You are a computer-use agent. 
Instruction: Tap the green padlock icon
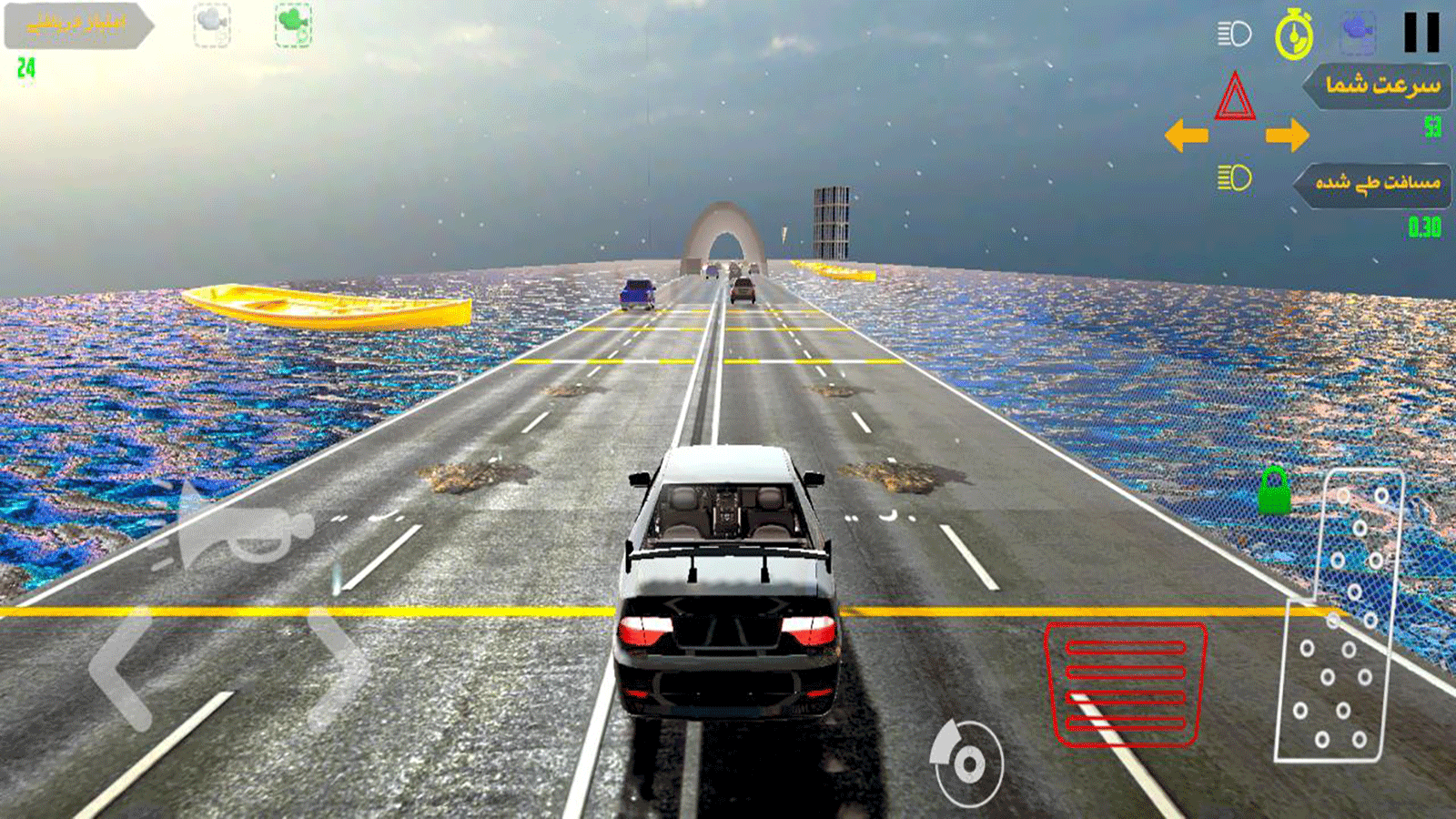1274,491
